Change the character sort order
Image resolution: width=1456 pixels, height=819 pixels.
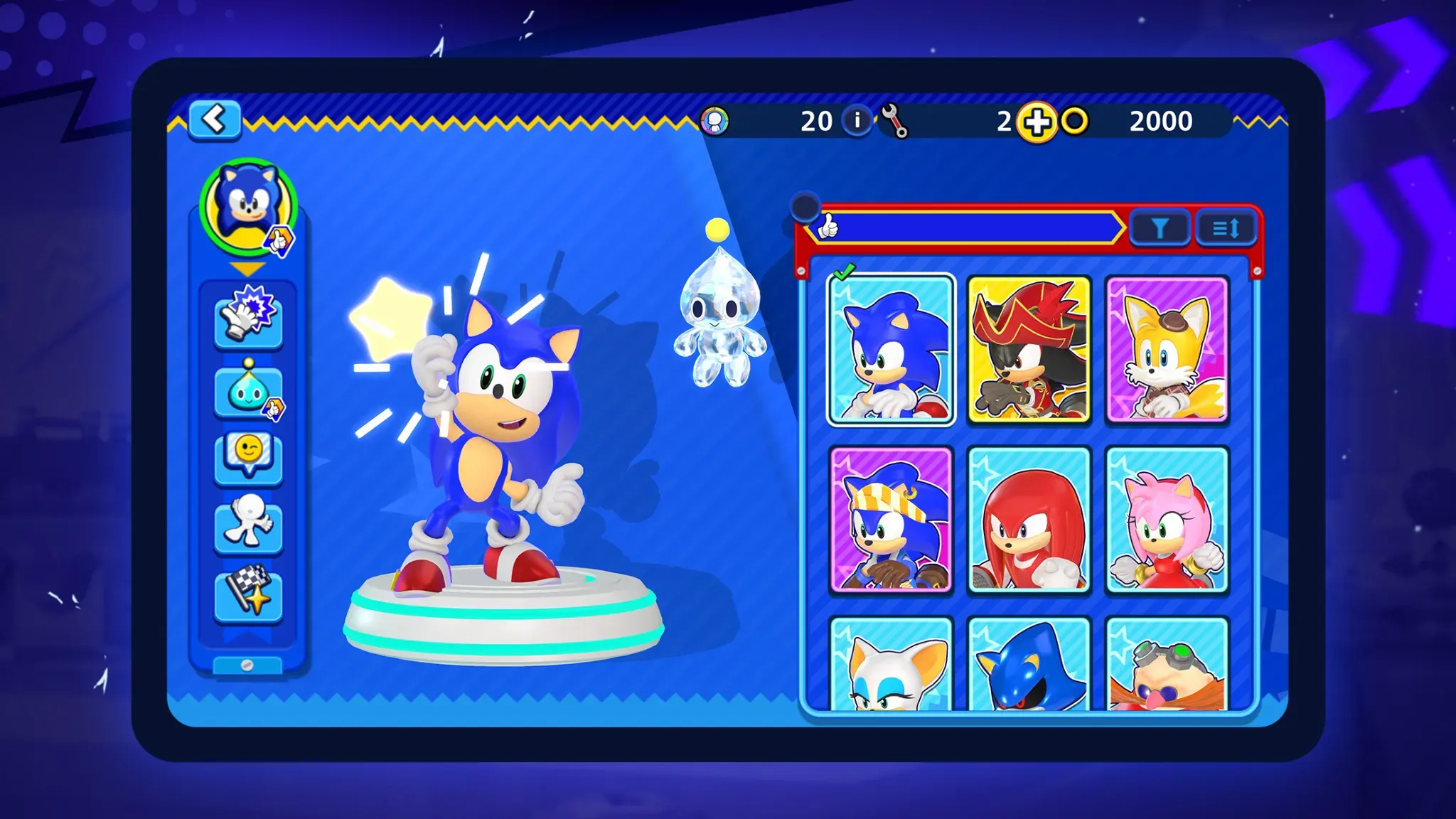click(1226, 229)
